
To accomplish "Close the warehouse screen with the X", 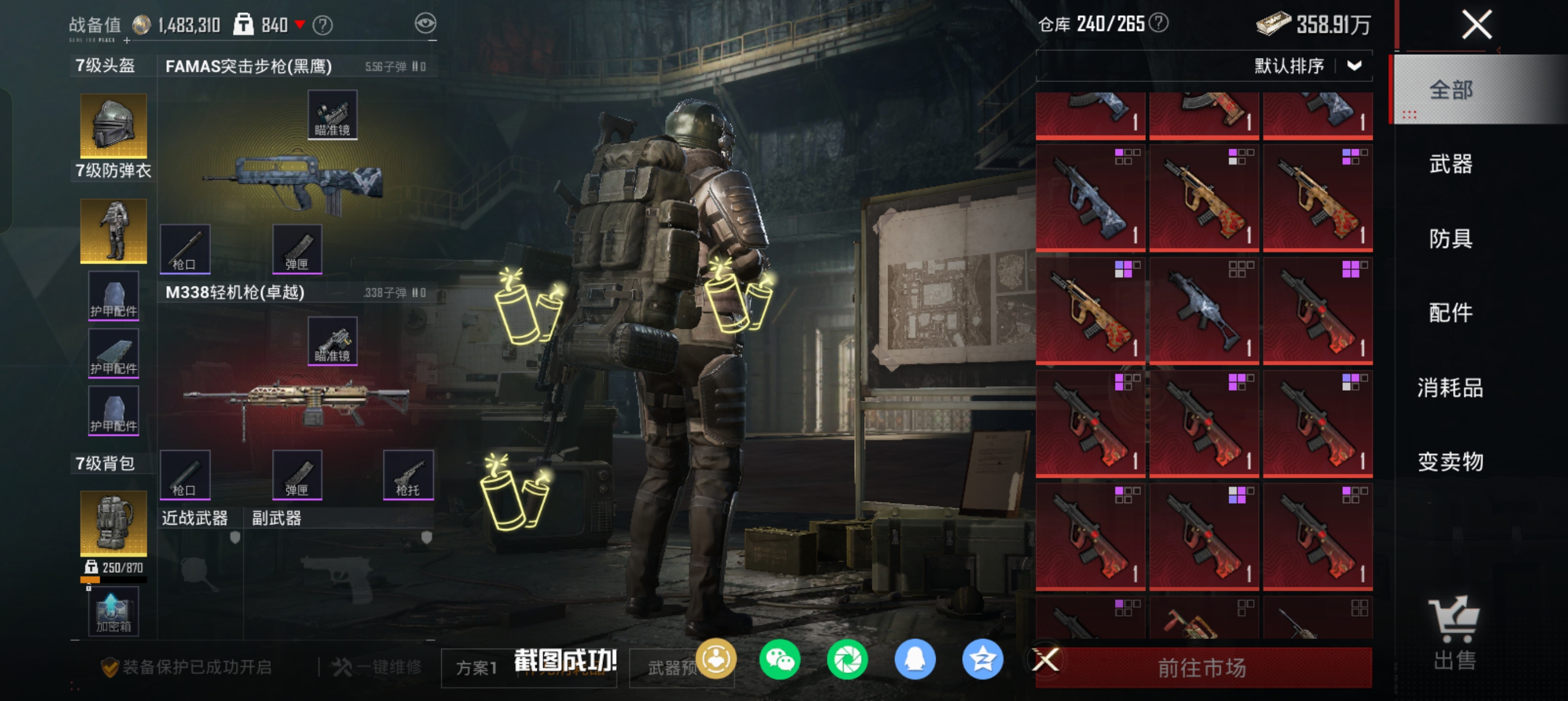I will (1477, 25).
